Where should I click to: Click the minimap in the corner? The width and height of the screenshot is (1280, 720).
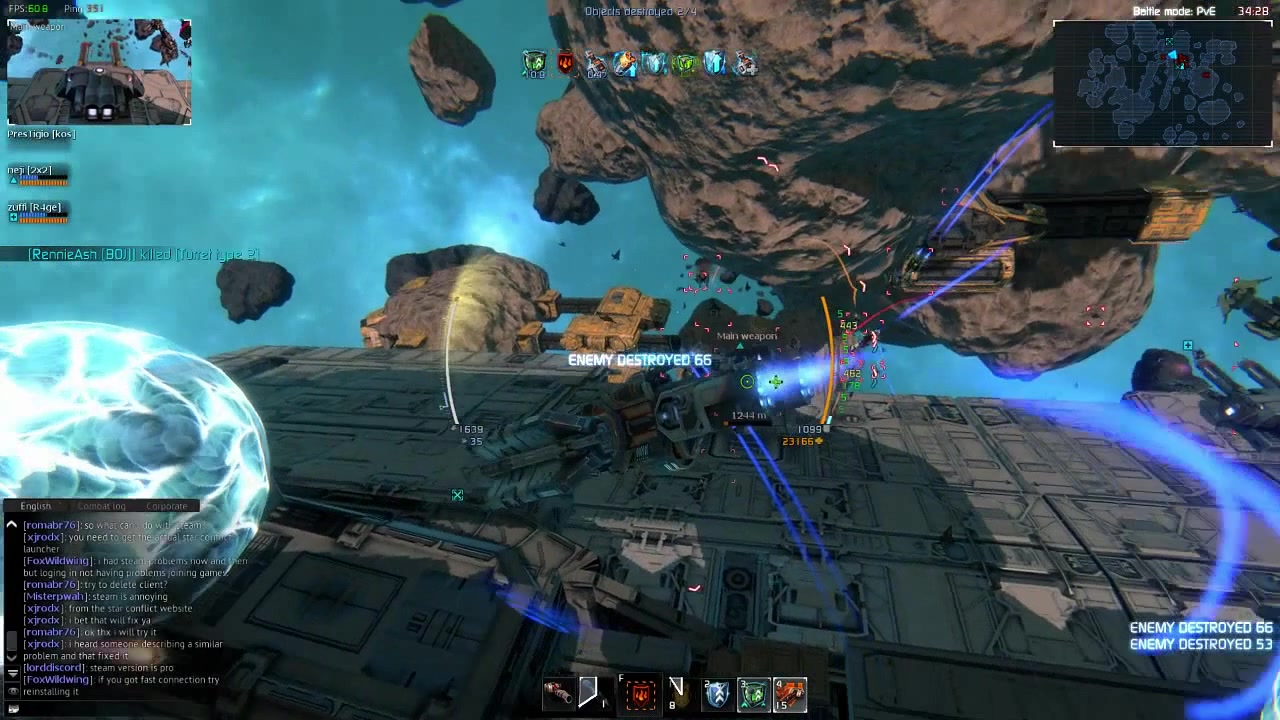tap(1162, 84)
